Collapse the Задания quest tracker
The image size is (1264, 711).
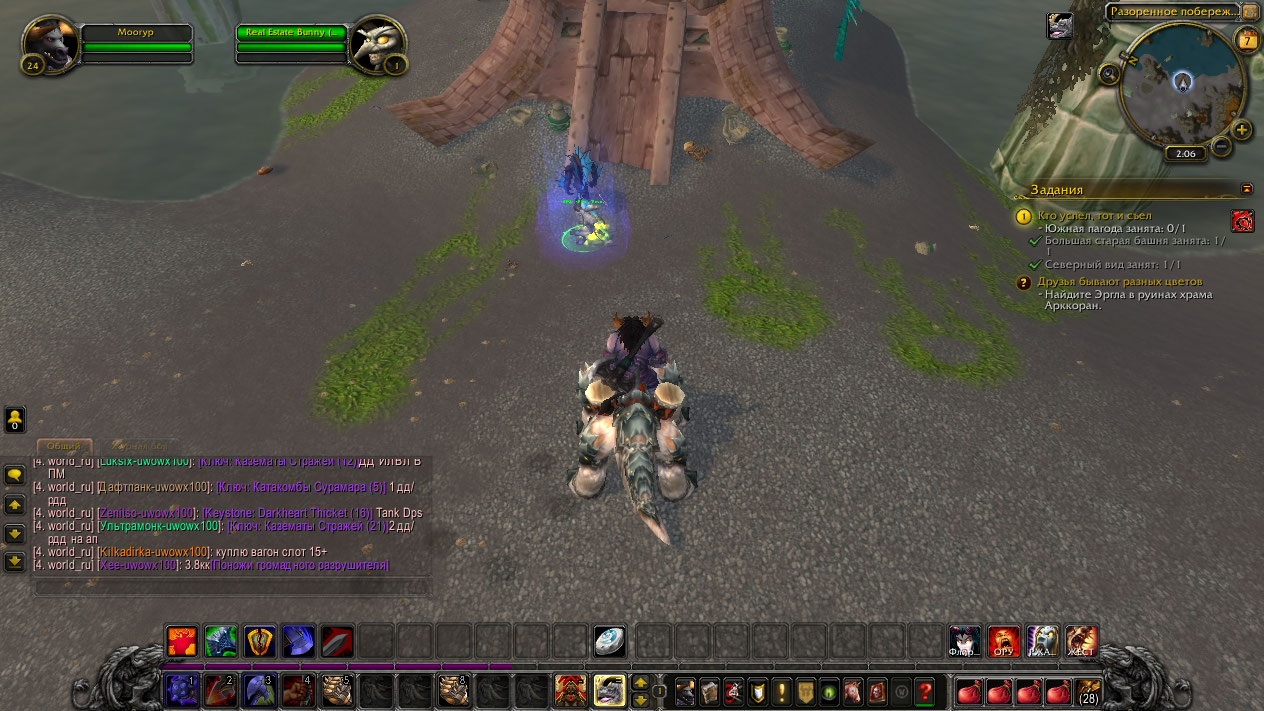point(1246,188)
